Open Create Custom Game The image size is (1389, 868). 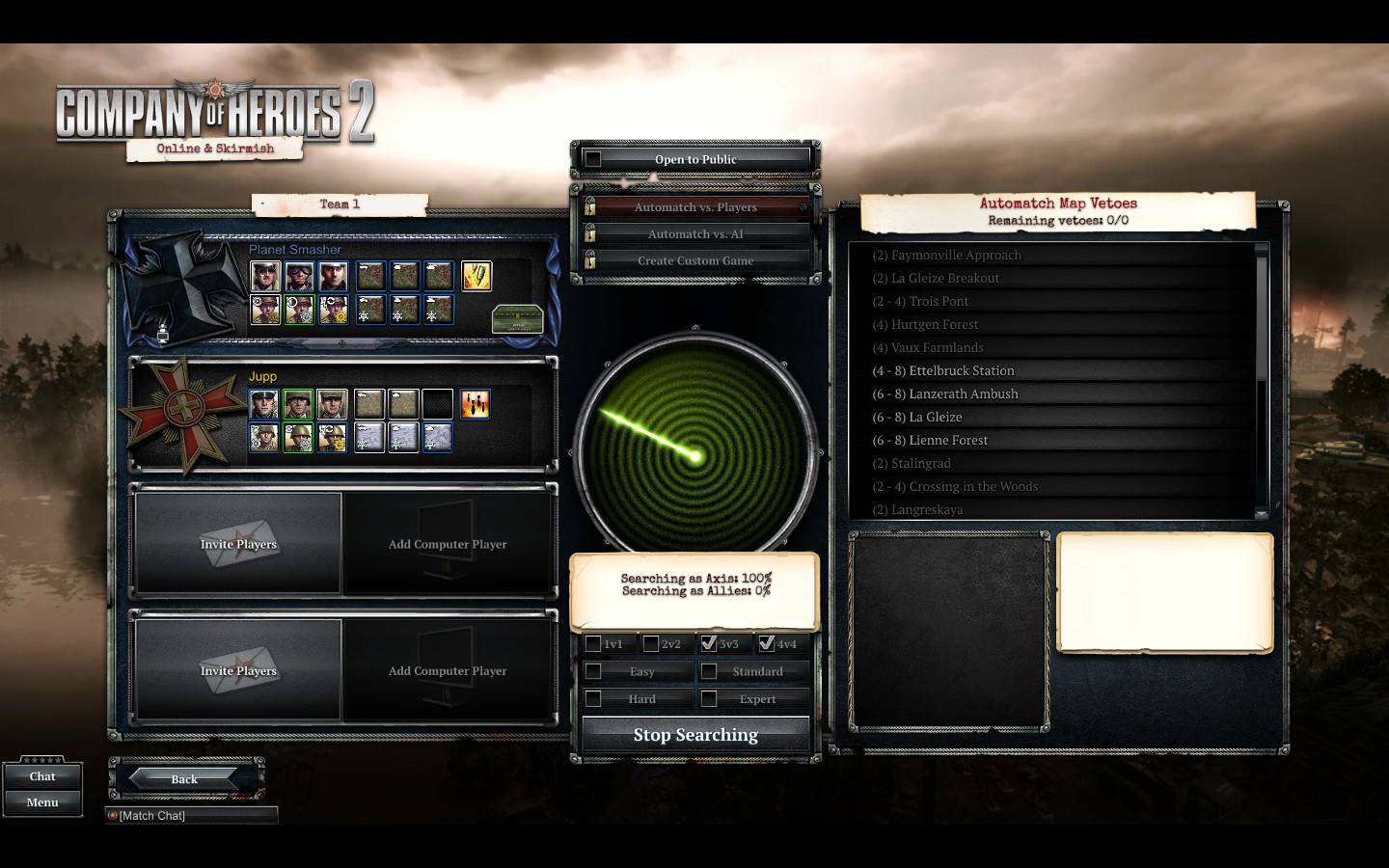[x=694, y=260]
